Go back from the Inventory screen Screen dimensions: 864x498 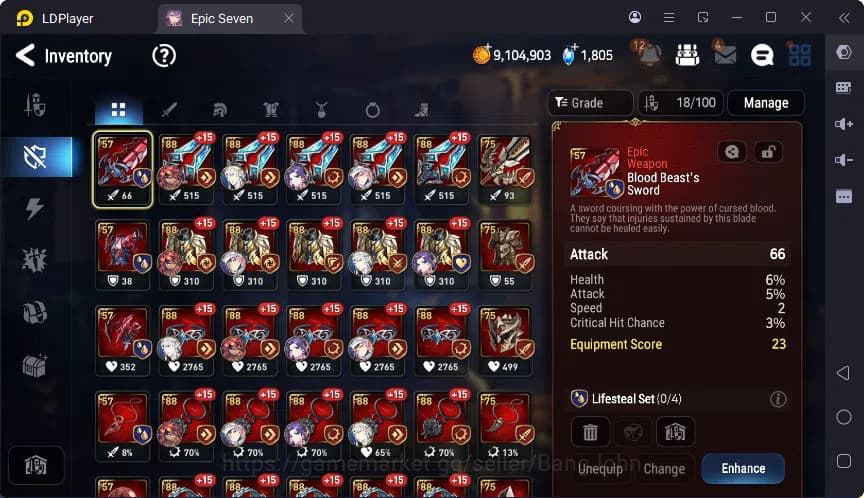click(x=25, y=56)
